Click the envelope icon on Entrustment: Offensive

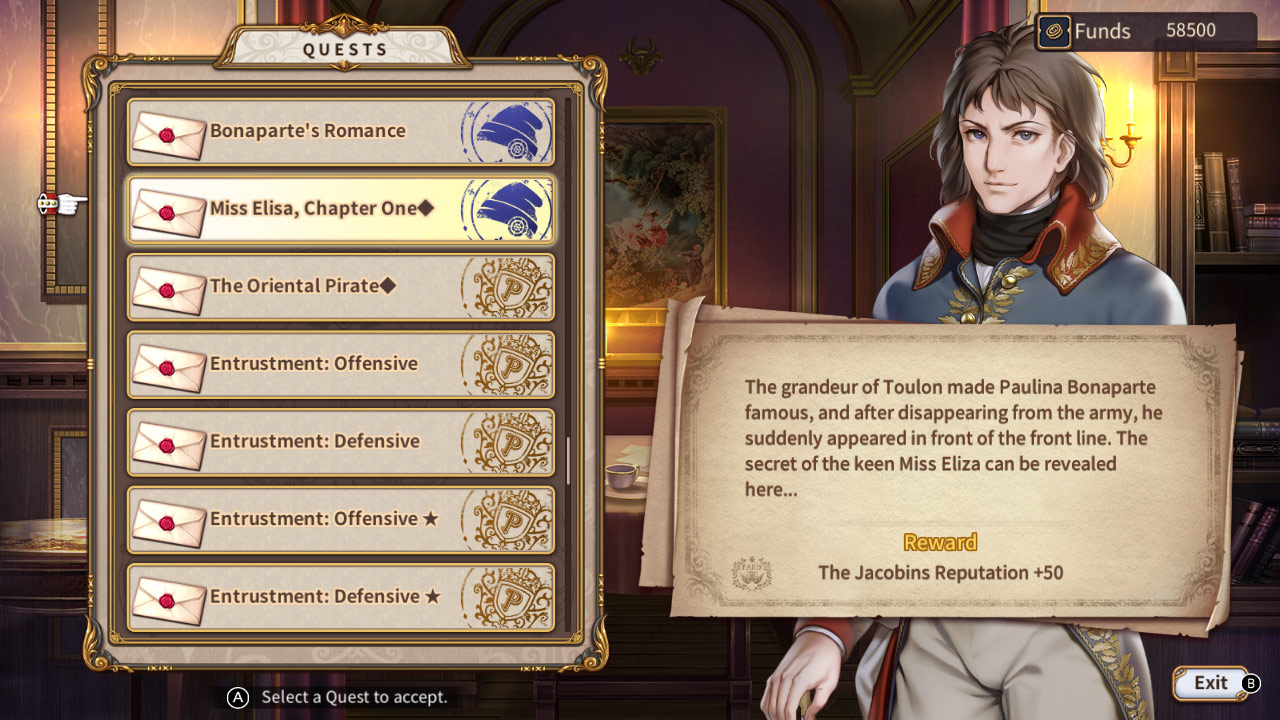[169, 364]
